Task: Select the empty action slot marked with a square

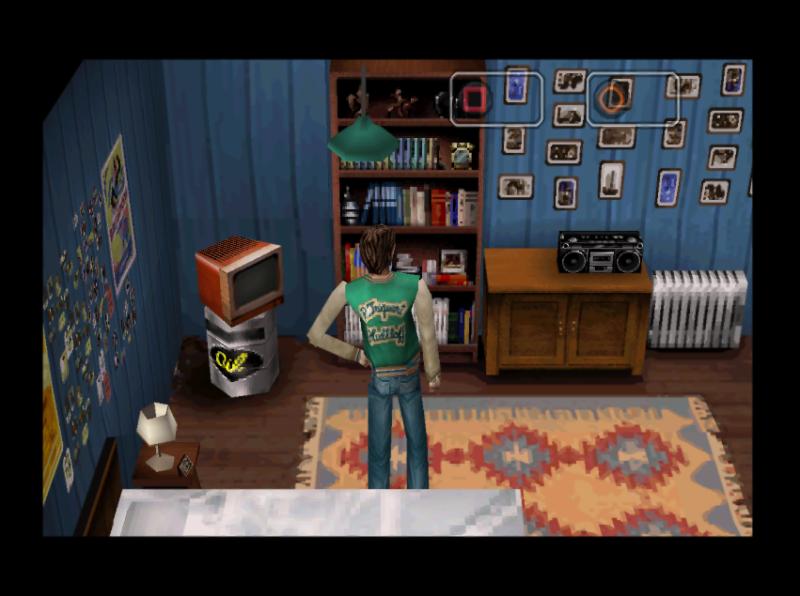Action: pos(496,99)
